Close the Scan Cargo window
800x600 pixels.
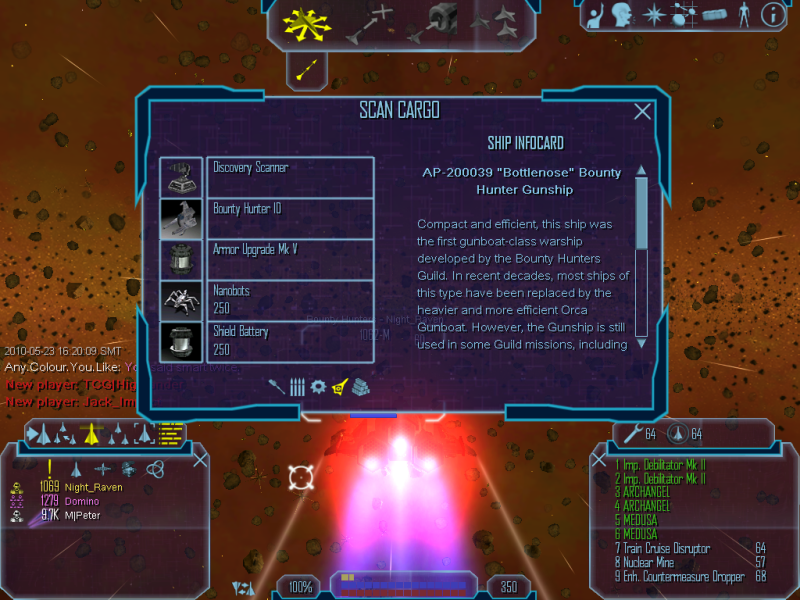click(643, 112)
